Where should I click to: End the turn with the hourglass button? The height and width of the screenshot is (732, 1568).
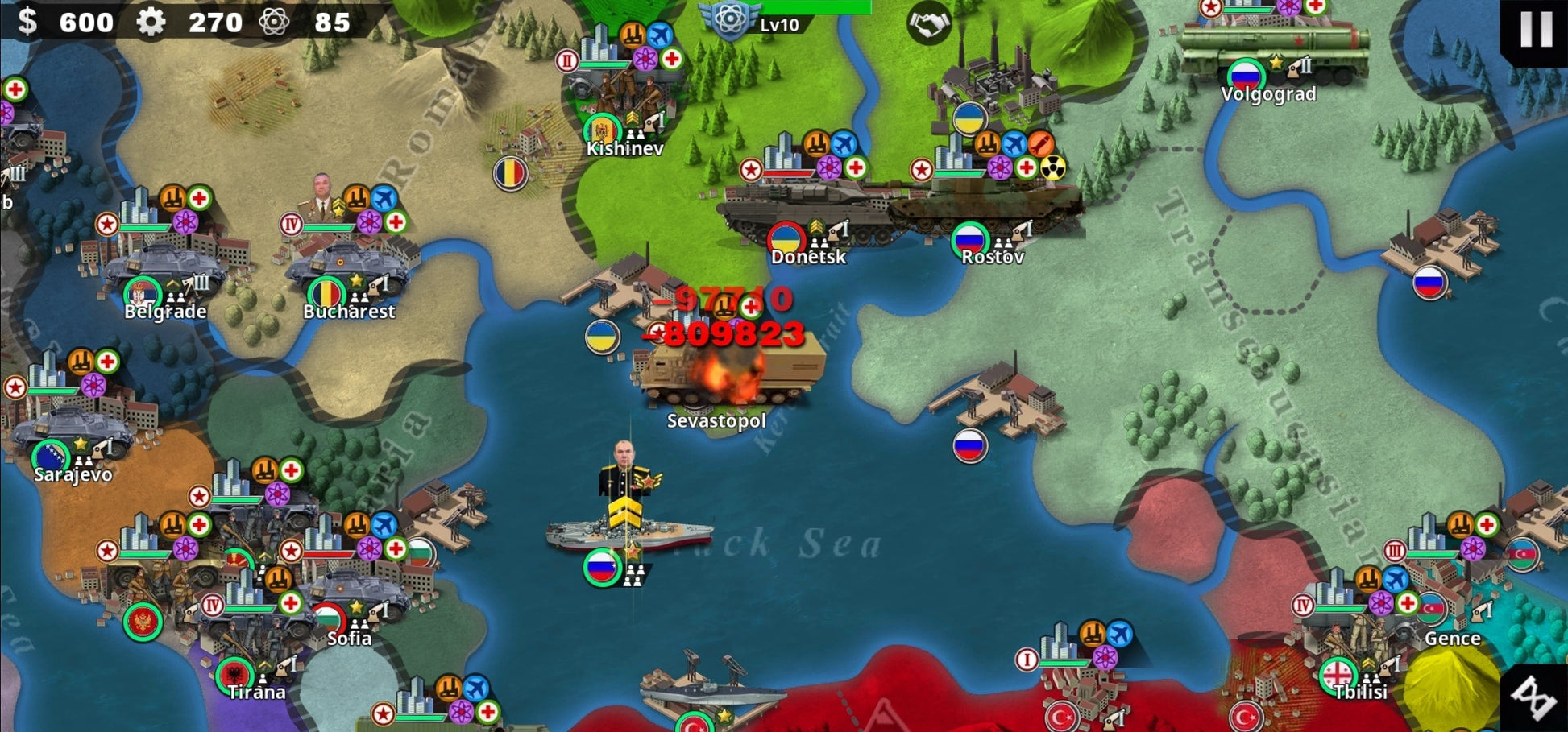click(x=1534, y=697)
